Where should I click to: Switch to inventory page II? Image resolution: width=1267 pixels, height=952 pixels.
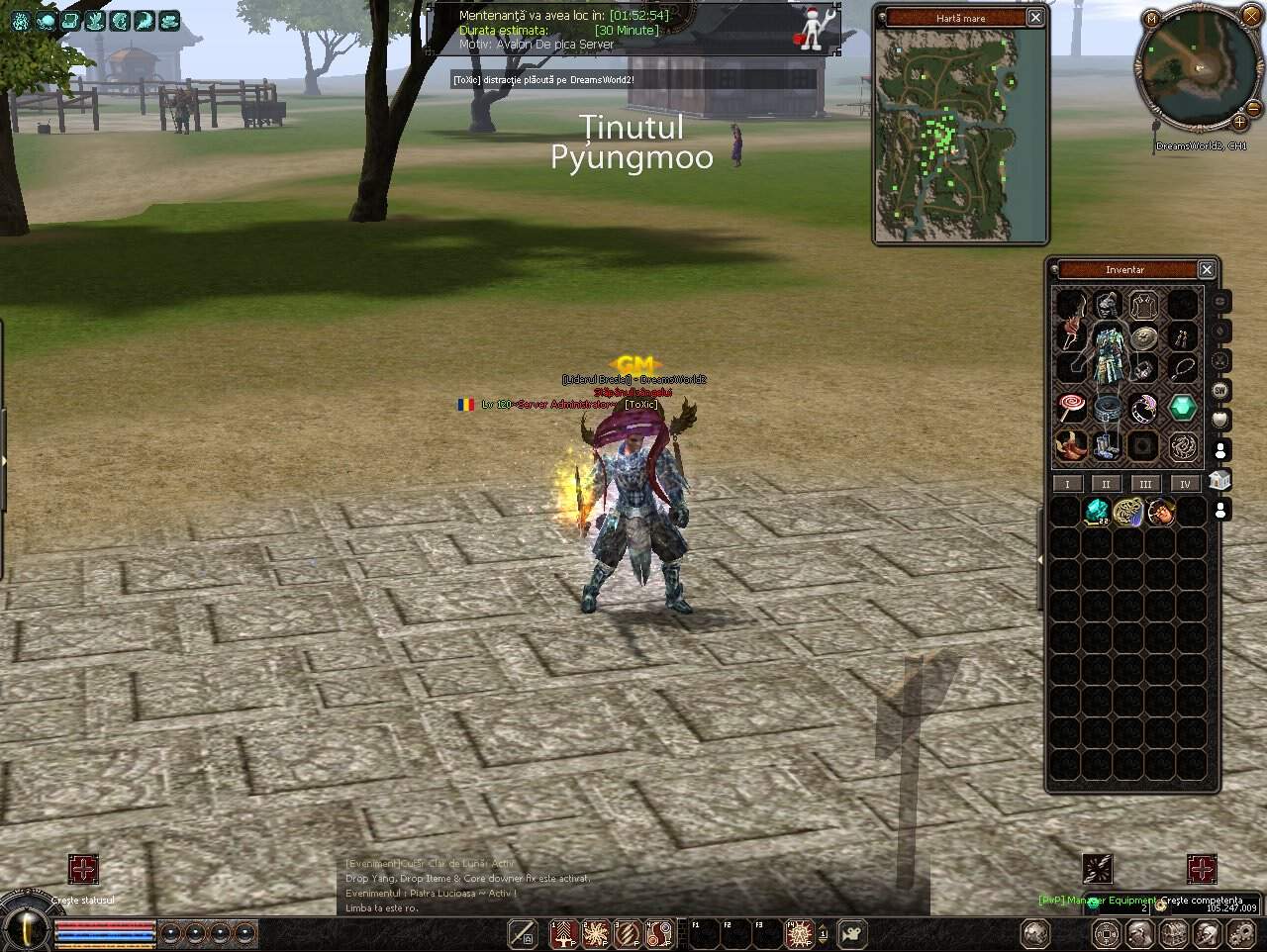[1106, 484]
